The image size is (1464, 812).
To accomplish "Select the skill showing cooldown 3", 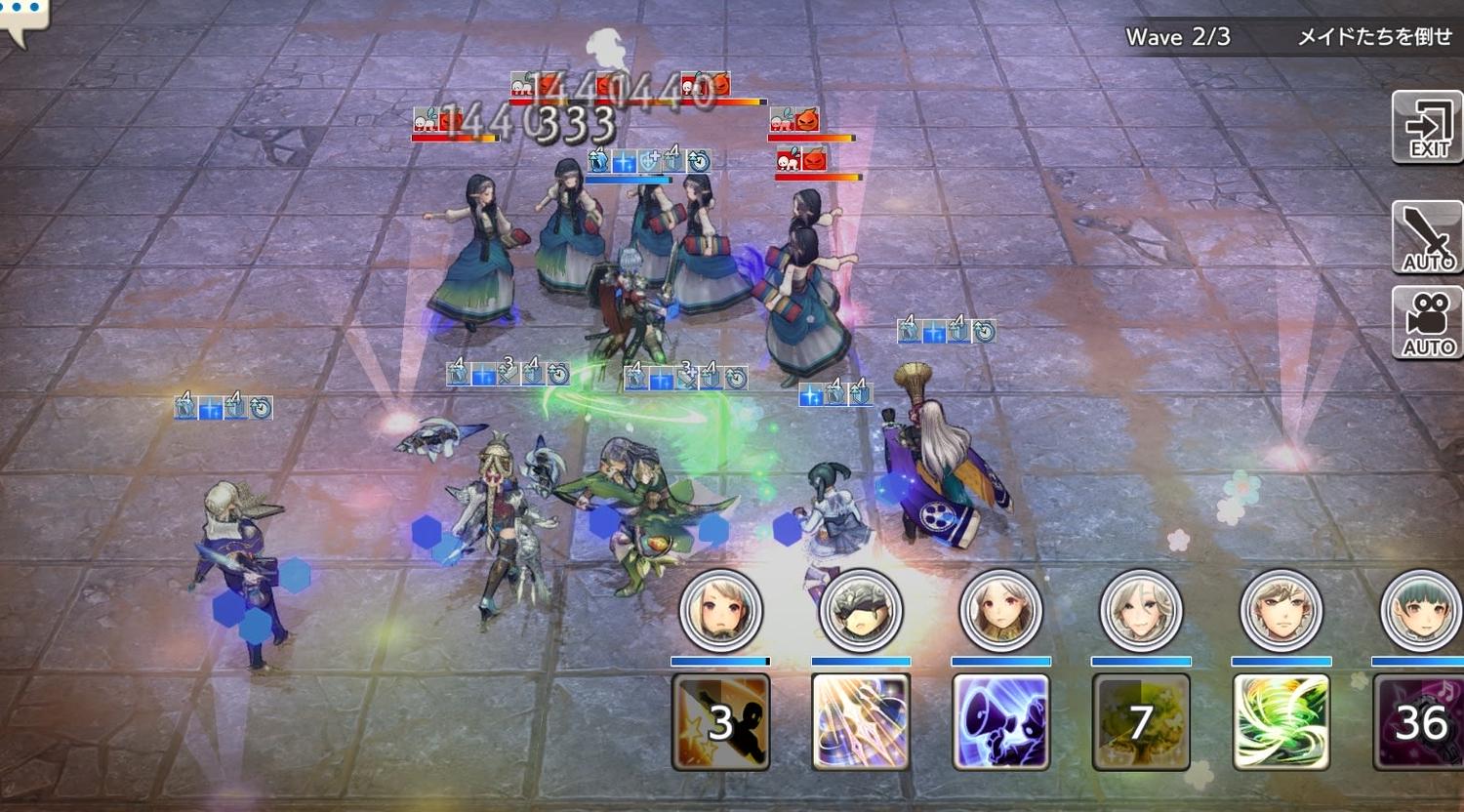I will point(721,722).
